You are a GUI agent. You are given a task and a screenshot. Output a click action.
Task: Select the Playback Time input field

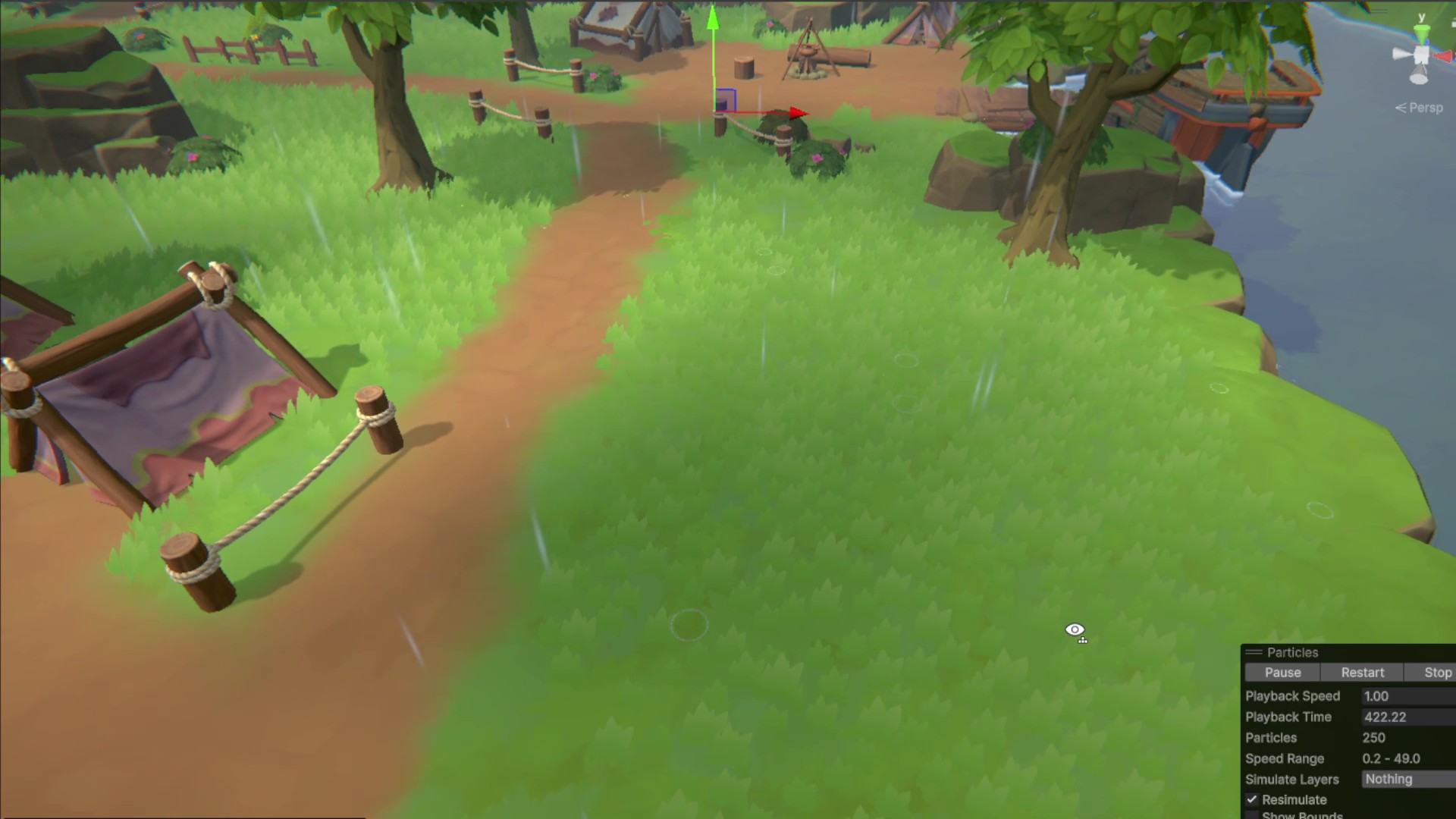tap(1408, 717)
